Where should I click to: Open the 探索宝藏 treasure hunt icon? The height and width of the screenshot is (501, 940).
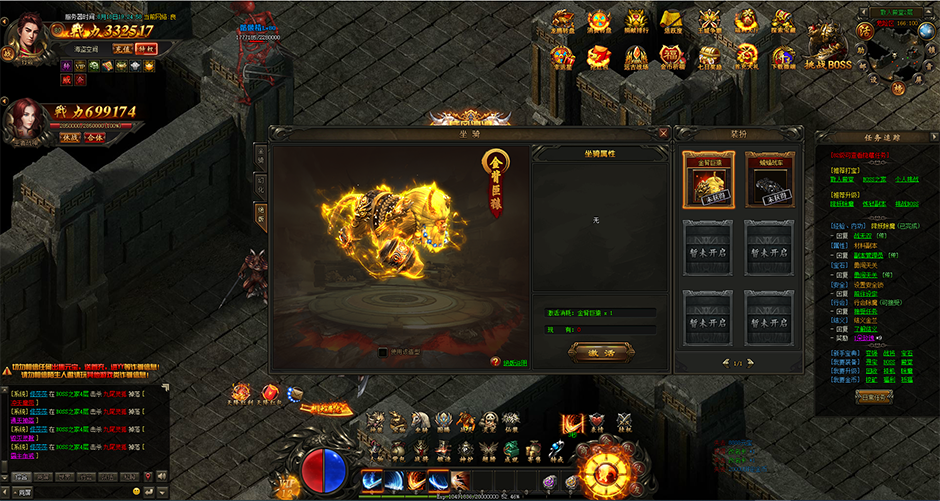tap(784, 22)
